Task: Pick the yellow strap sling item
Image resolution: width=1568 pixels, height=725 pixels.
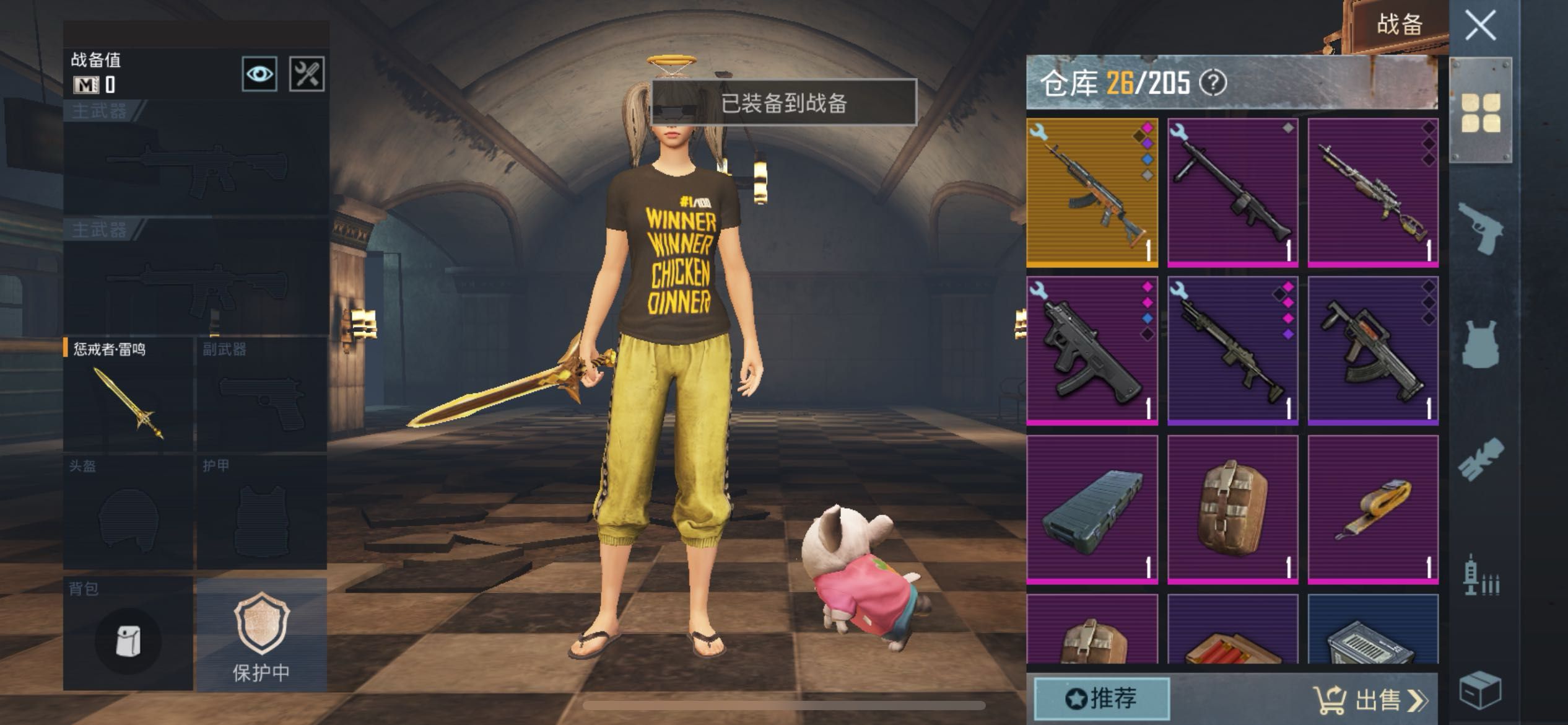Action: [x=1373, y=510]
